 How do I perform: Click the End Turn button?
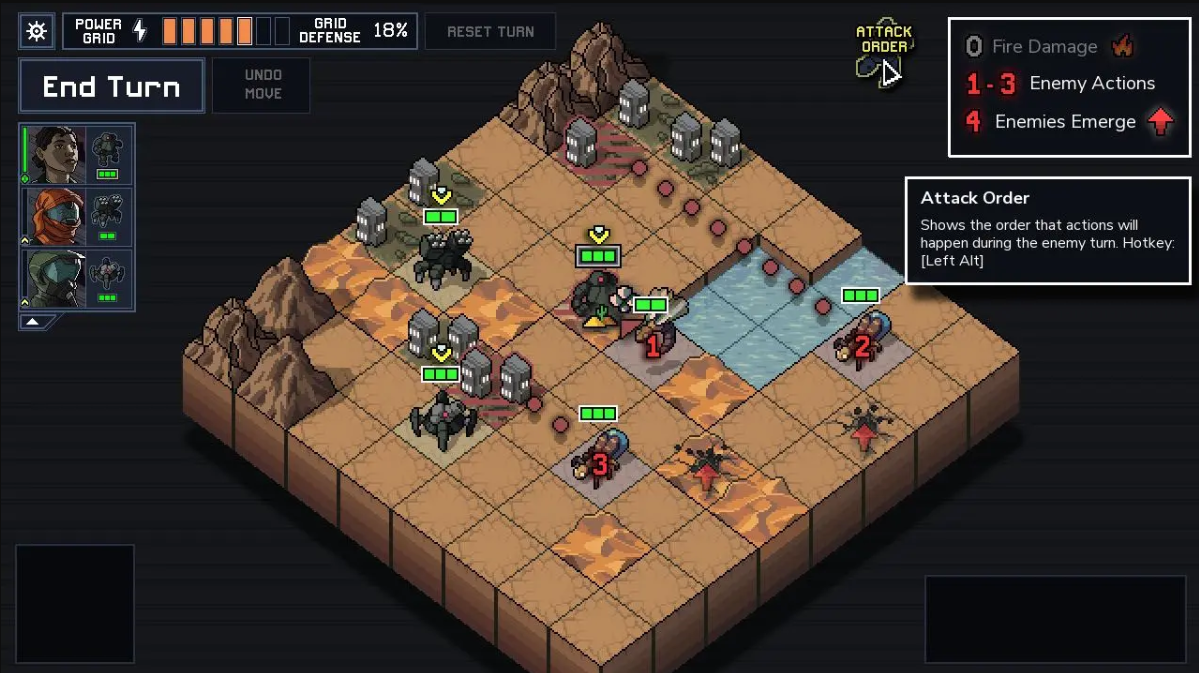[111, 86]
